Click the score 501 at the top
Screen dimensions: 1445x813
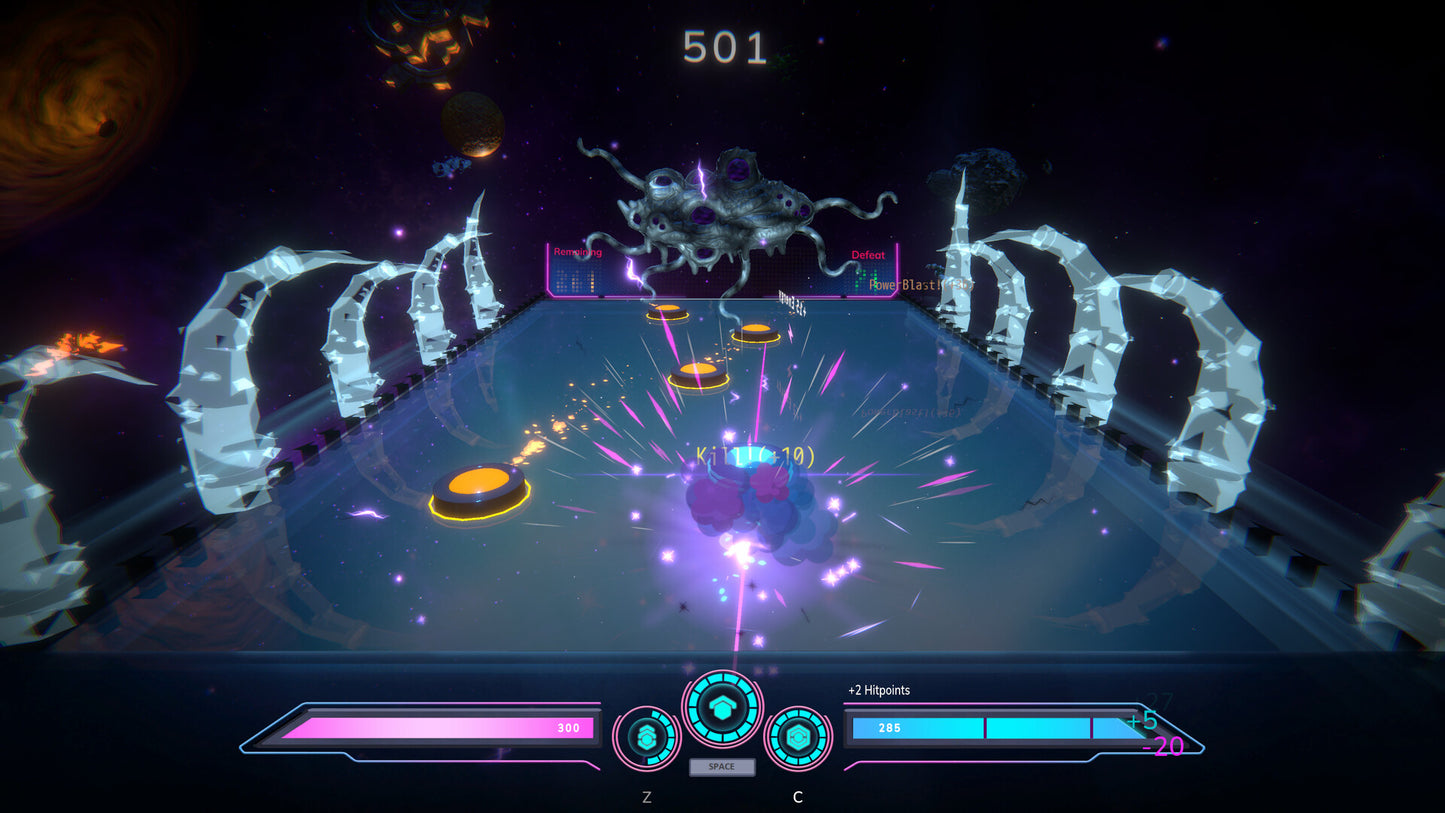pyautogui.click(x=724, y=44)
